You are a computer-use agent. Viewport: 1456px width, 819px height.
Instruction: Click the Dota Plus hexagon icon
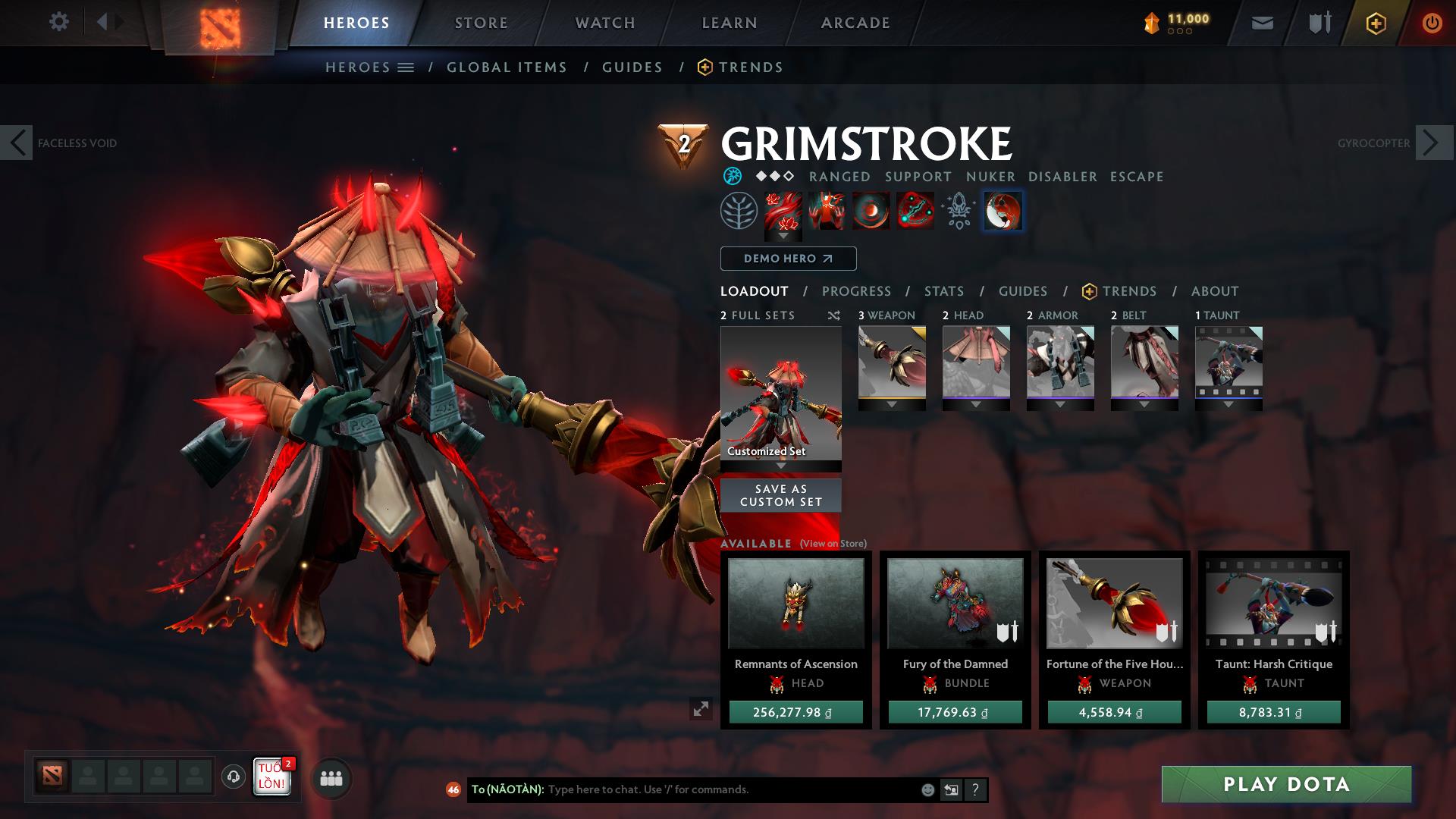point(1376,22)
